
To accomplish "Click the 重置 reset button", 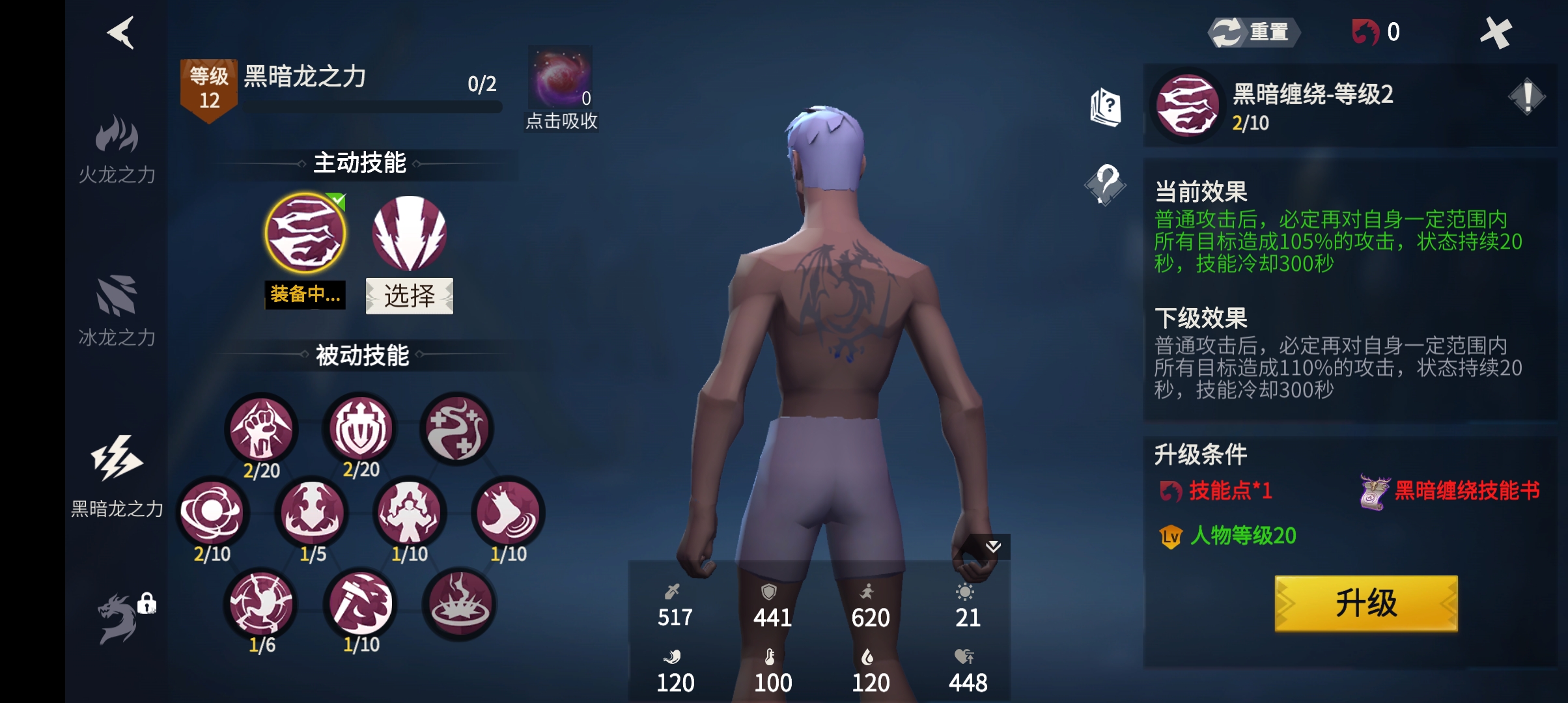I will 1253,32.
